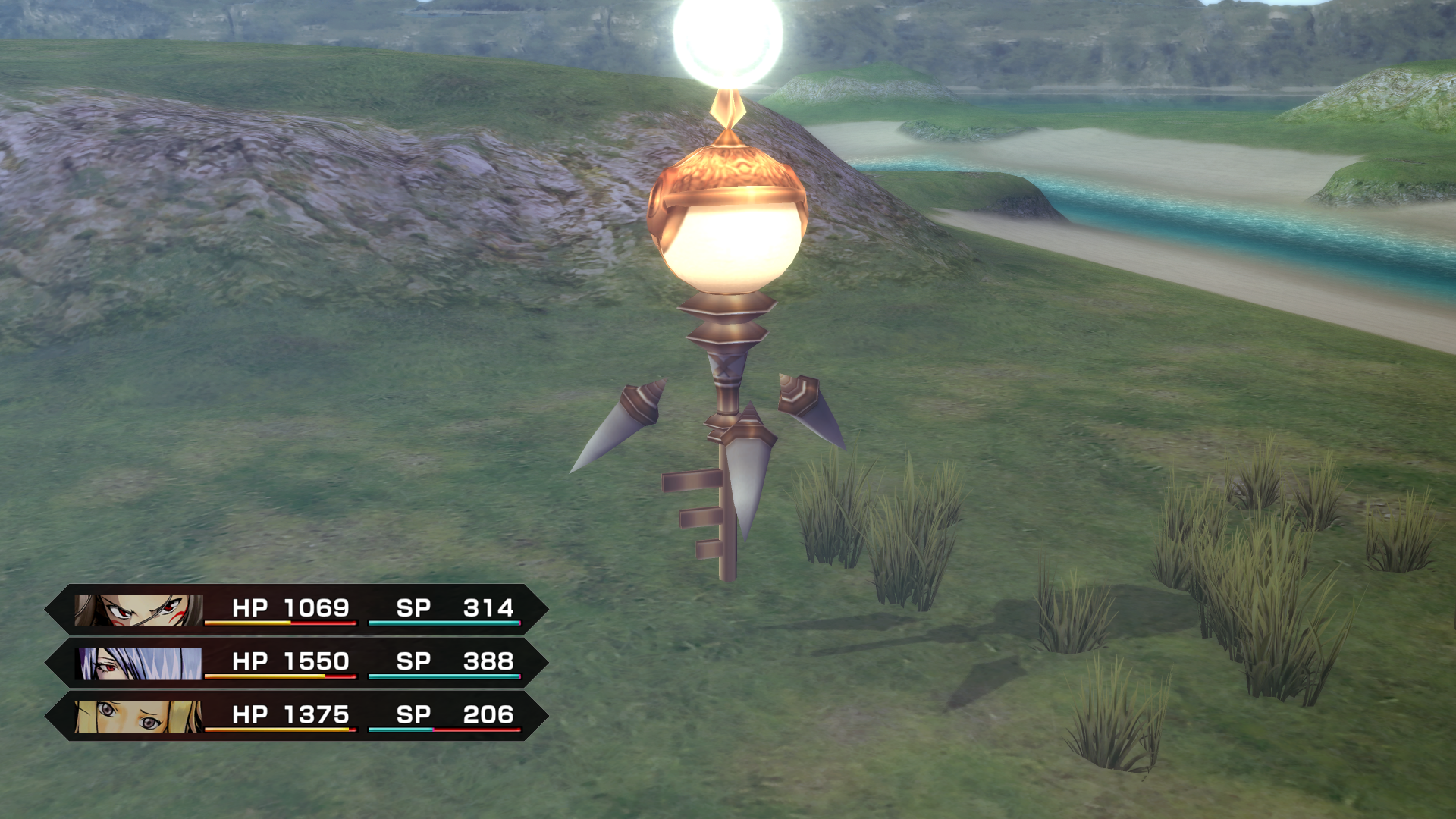
Task: Select the silver-haired party member portrait
Action: pos(139,663)
